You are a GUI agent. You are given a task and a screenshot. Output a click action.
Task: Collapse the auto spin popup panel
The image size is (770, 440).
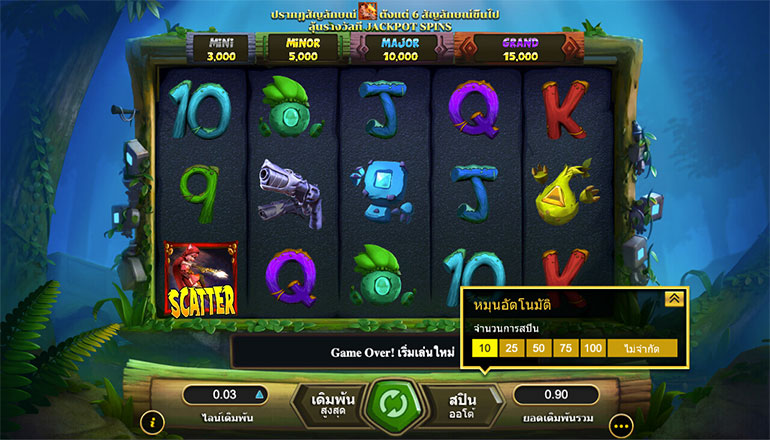pyautogui.click(x=673, y=298)
